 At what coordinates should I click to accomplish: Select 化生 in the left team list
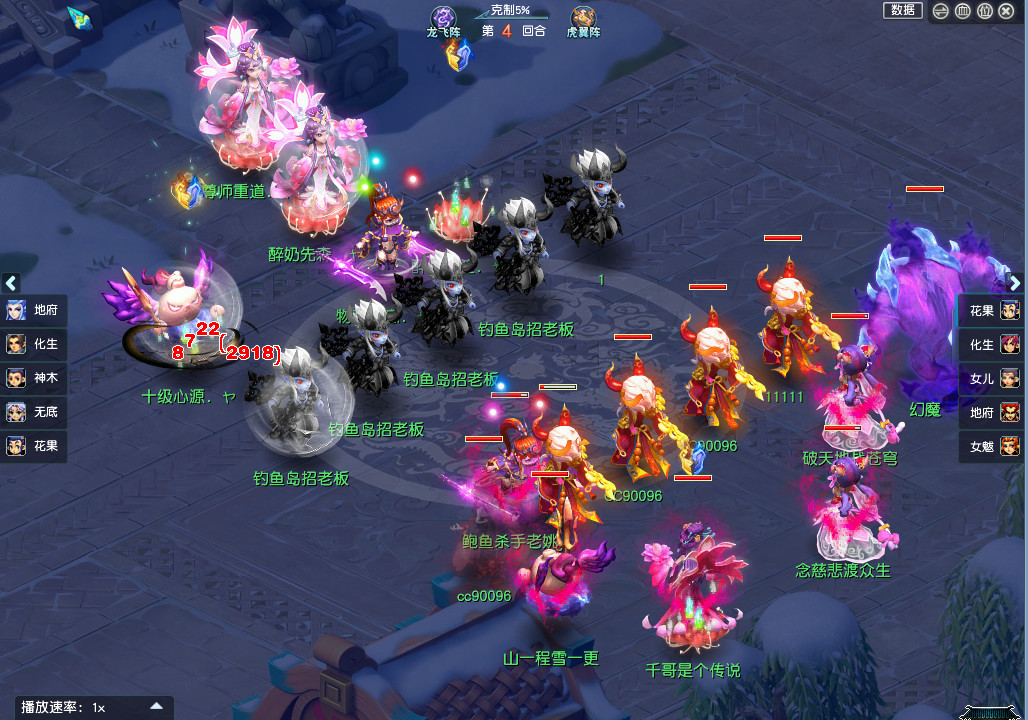coord(34,344)
